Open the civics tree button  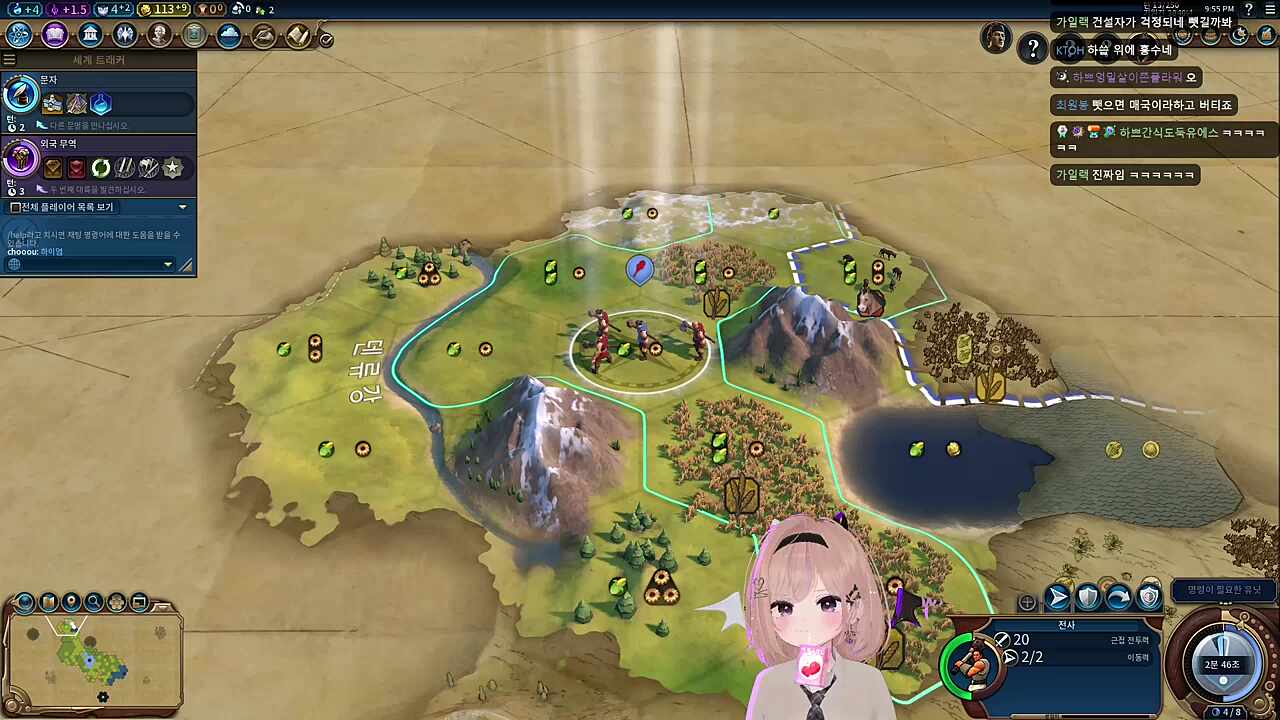click(x=55, y=35)
